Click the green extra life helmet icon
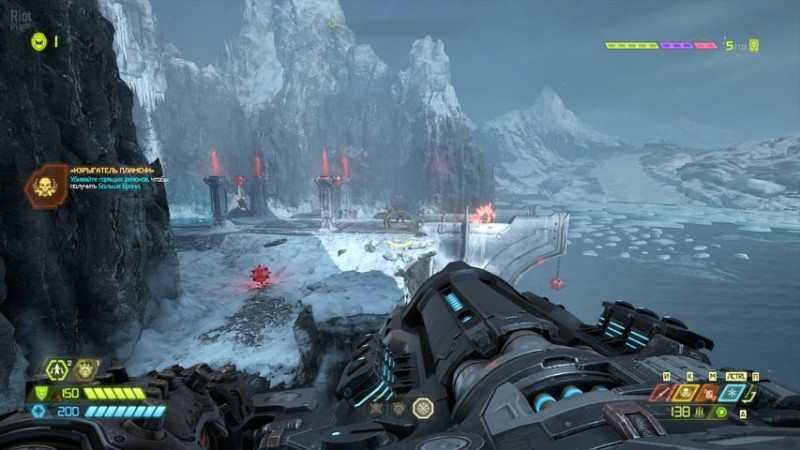Screen dimensions: 800x450 point(39,41)
